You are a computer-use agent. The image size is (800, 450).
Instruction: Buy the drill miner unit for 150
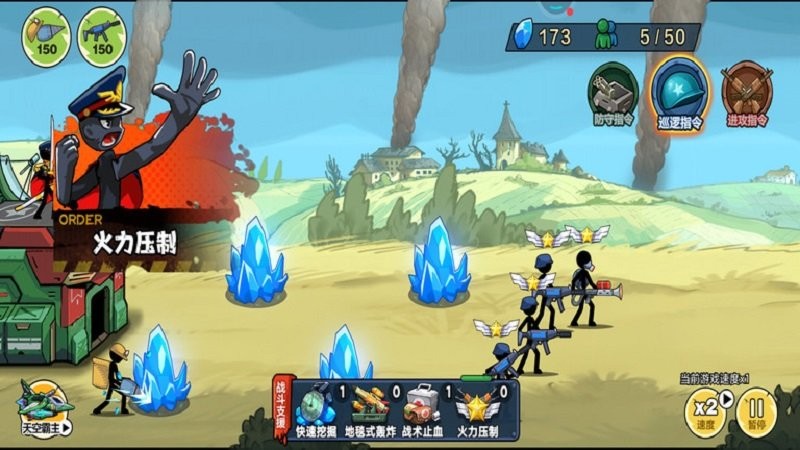click(45, 36)
